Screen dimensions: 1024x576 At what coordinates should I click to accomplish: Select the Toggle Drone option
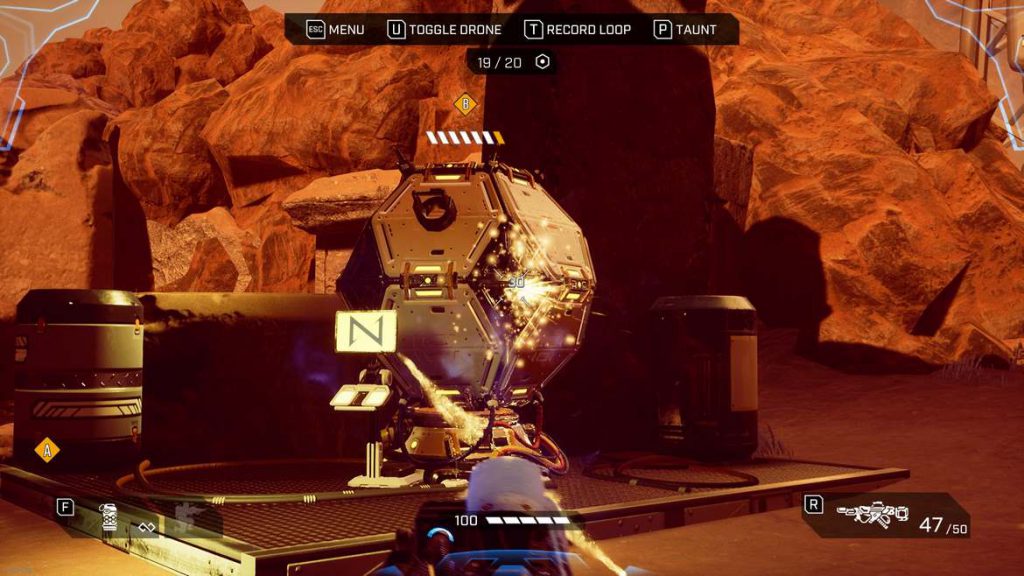point(444,29)
